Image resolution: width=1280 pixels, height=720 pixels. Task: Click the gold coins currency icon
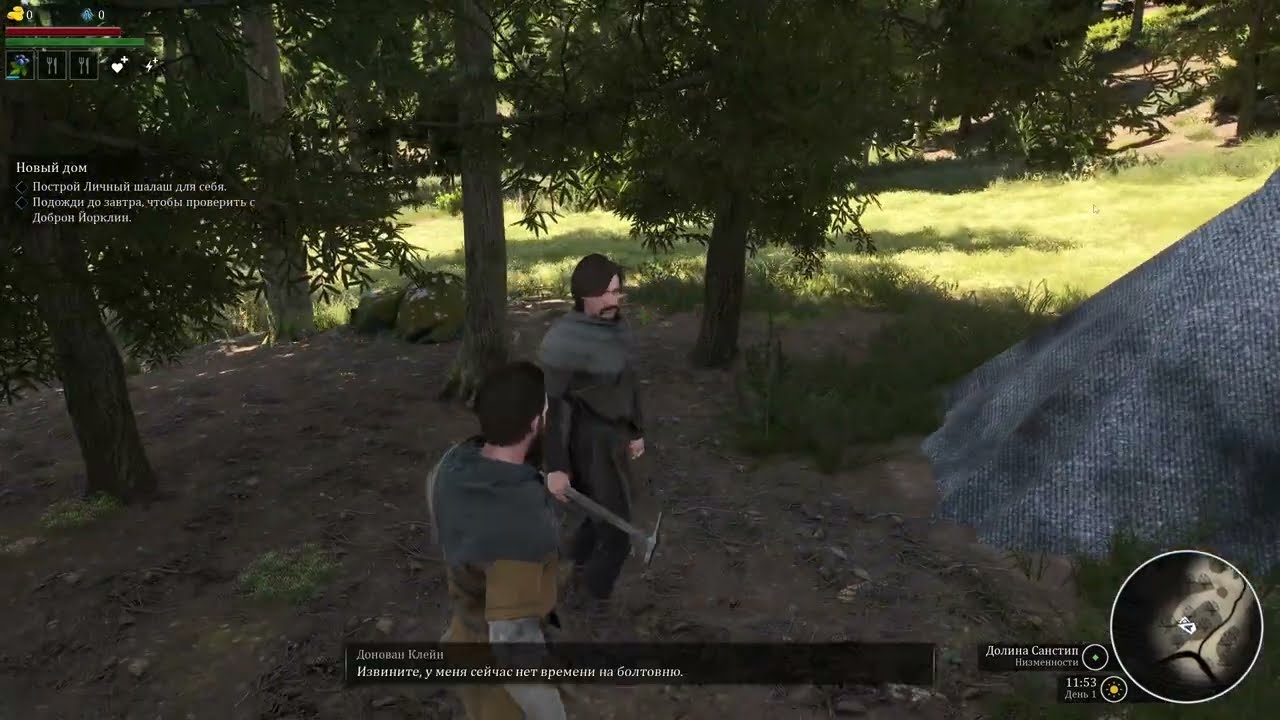pyautogui.click(x=14, y=15)
